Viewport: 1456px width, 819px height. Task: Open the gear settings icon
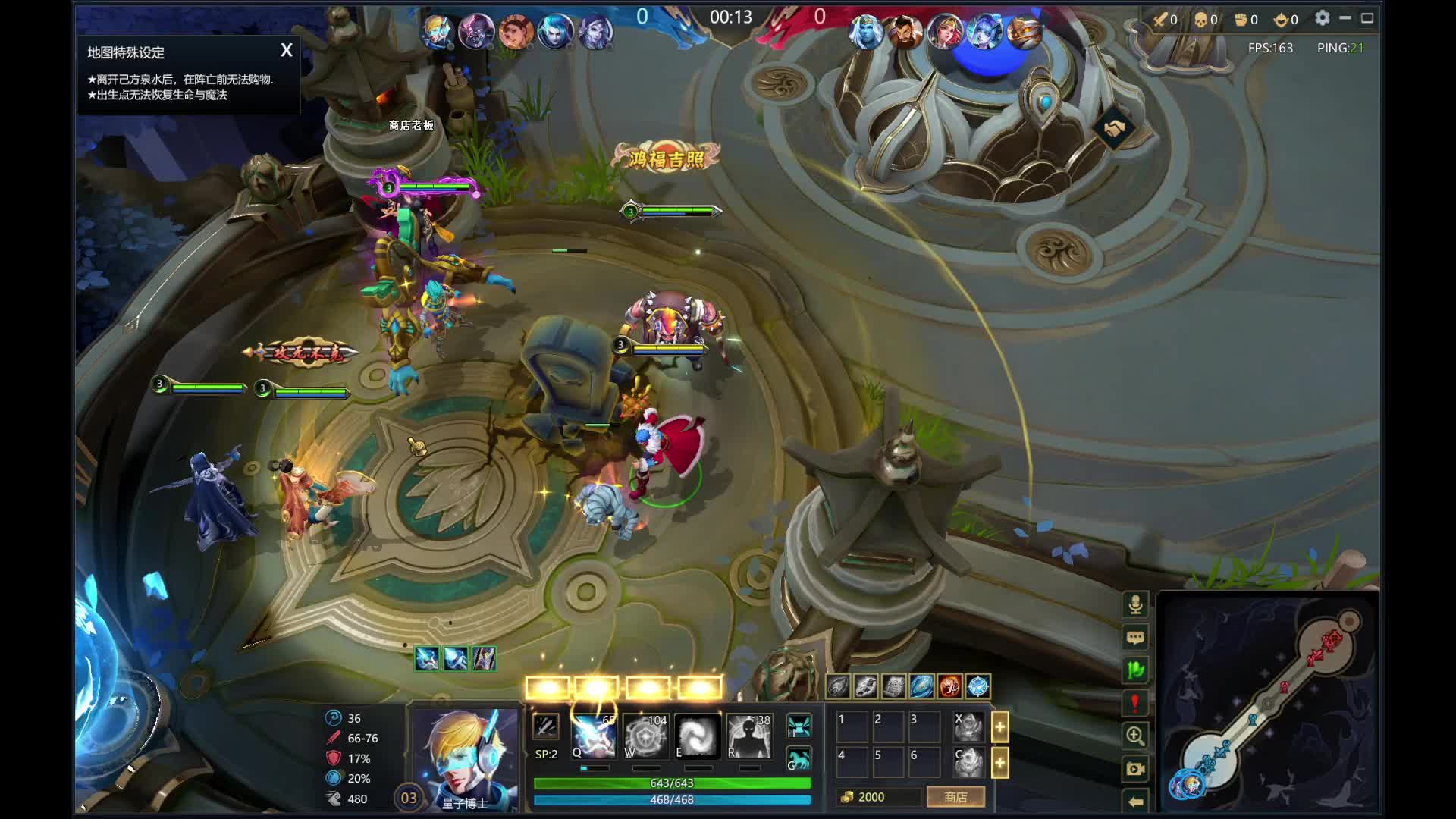pos(1323,18)
